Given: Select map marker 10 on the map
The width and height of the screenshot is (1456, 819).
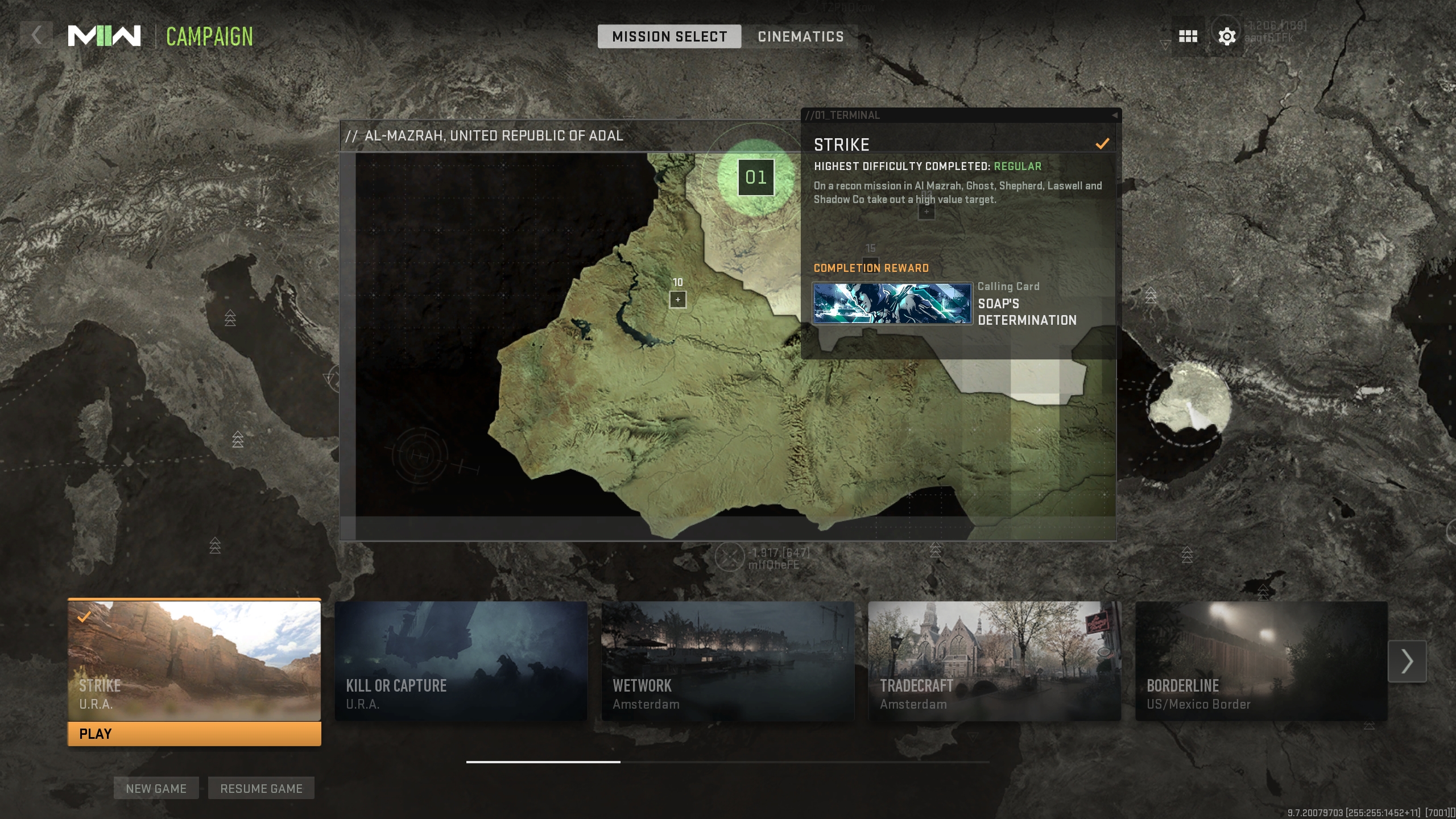Looking at the screenshot, I should pyautogui.click(x=677, y=299).
